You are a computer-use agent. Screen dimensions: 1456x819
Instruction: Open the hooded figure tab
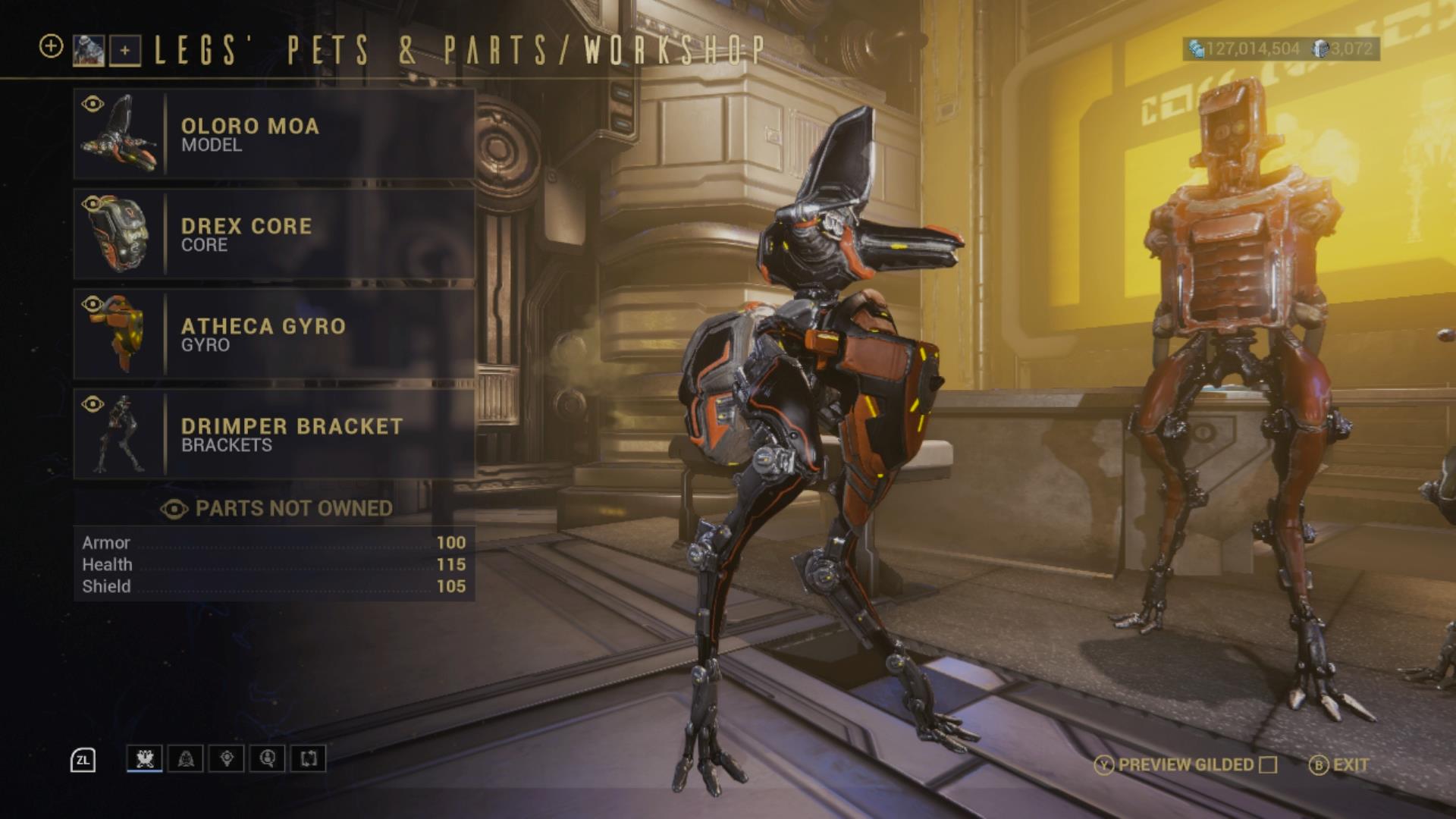[x=186, y=758]
